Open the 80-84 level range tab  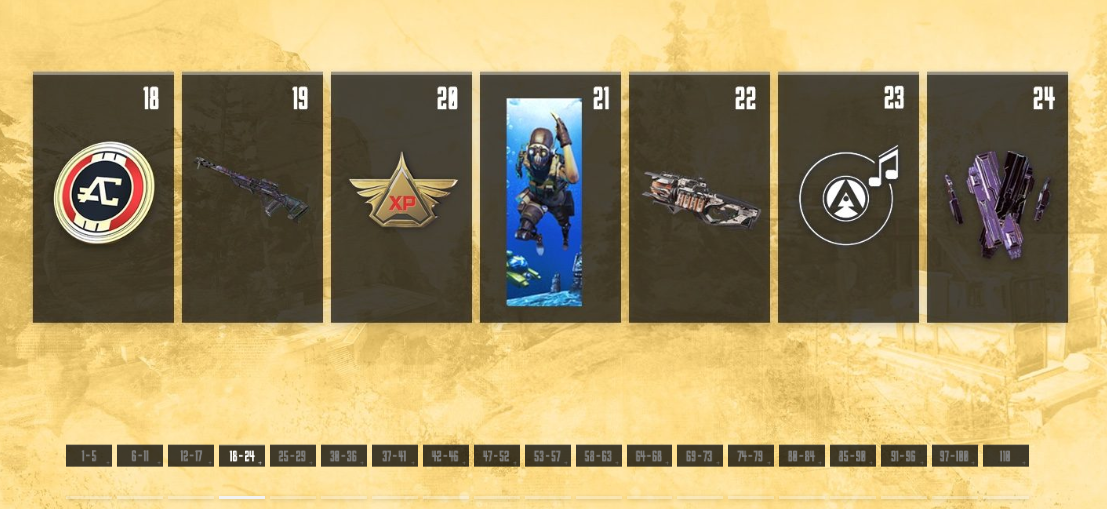802,456
